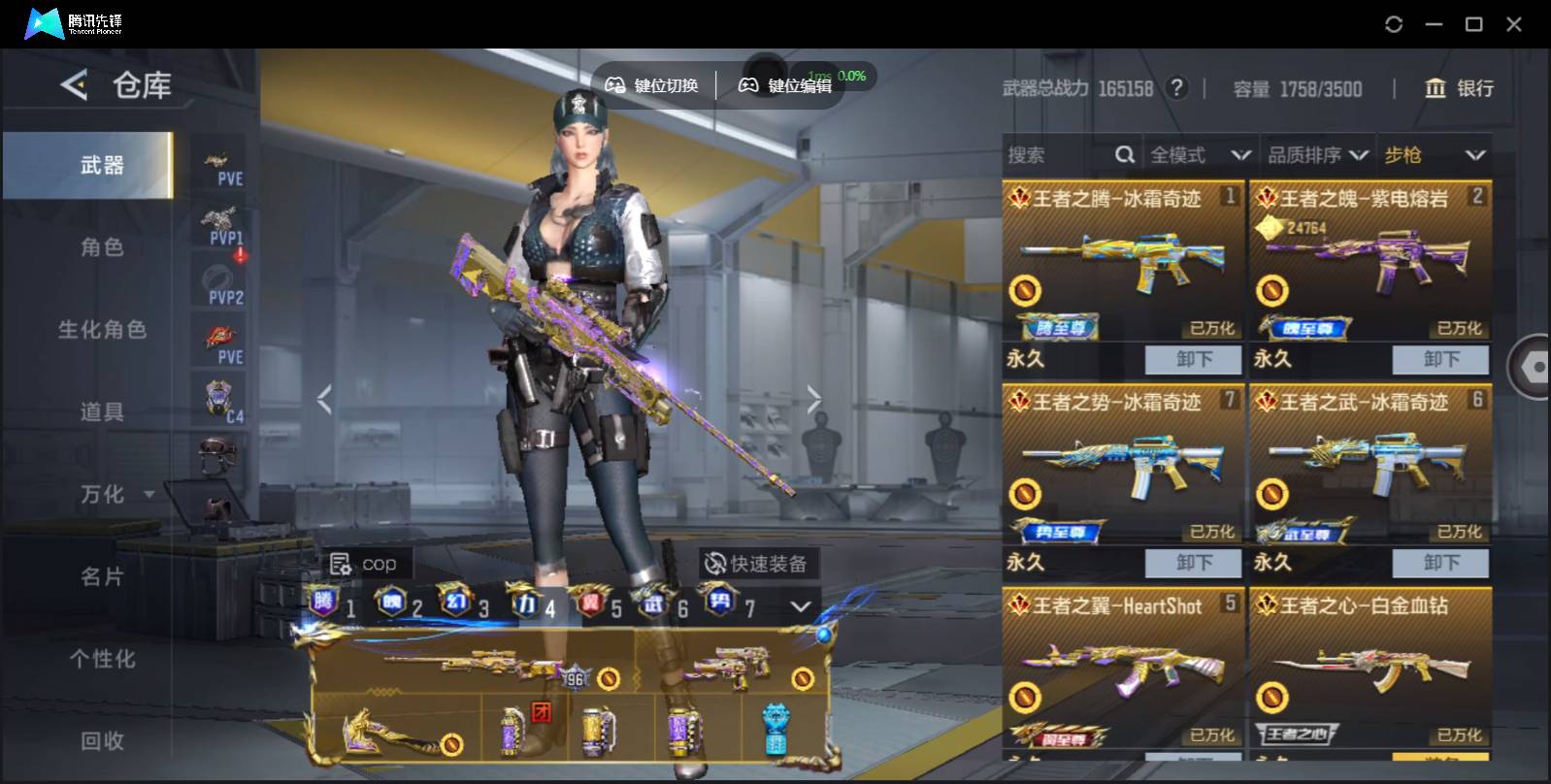Select the 王者之心-白金血钻 weapon card
The image size is (1551, 784).
point(1369,670)
